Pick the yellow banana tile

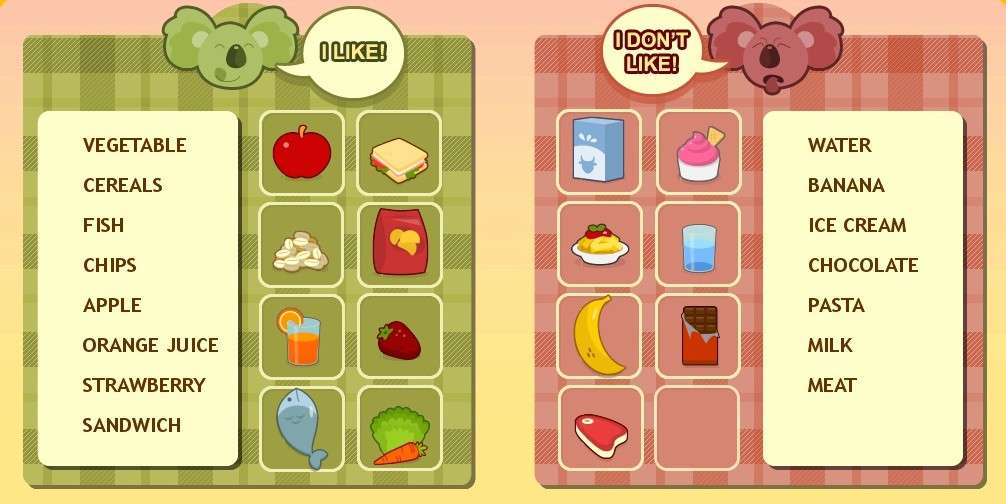coord(599,336)
